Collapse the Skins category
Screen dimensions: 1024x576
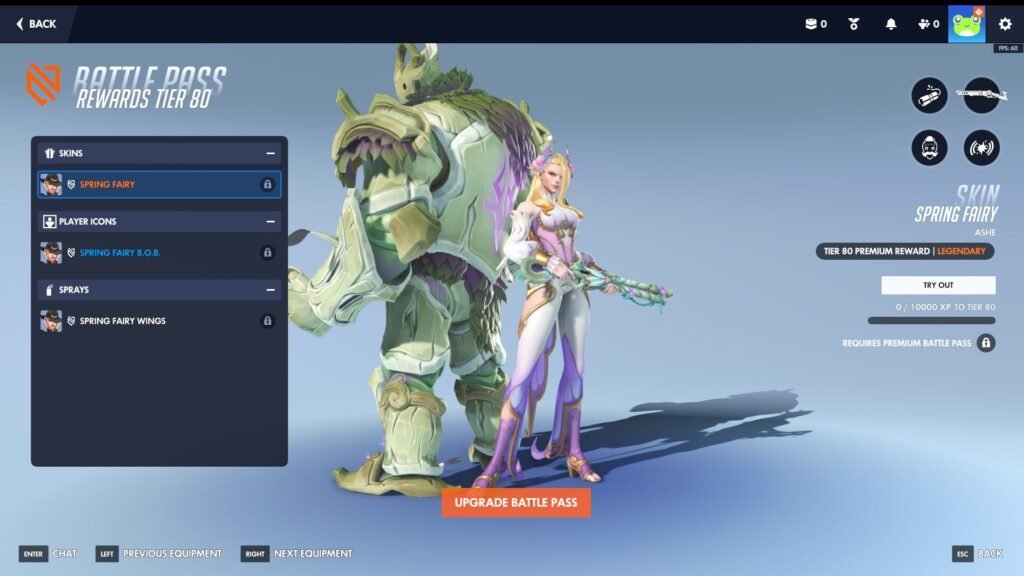(x=270, y=153)
